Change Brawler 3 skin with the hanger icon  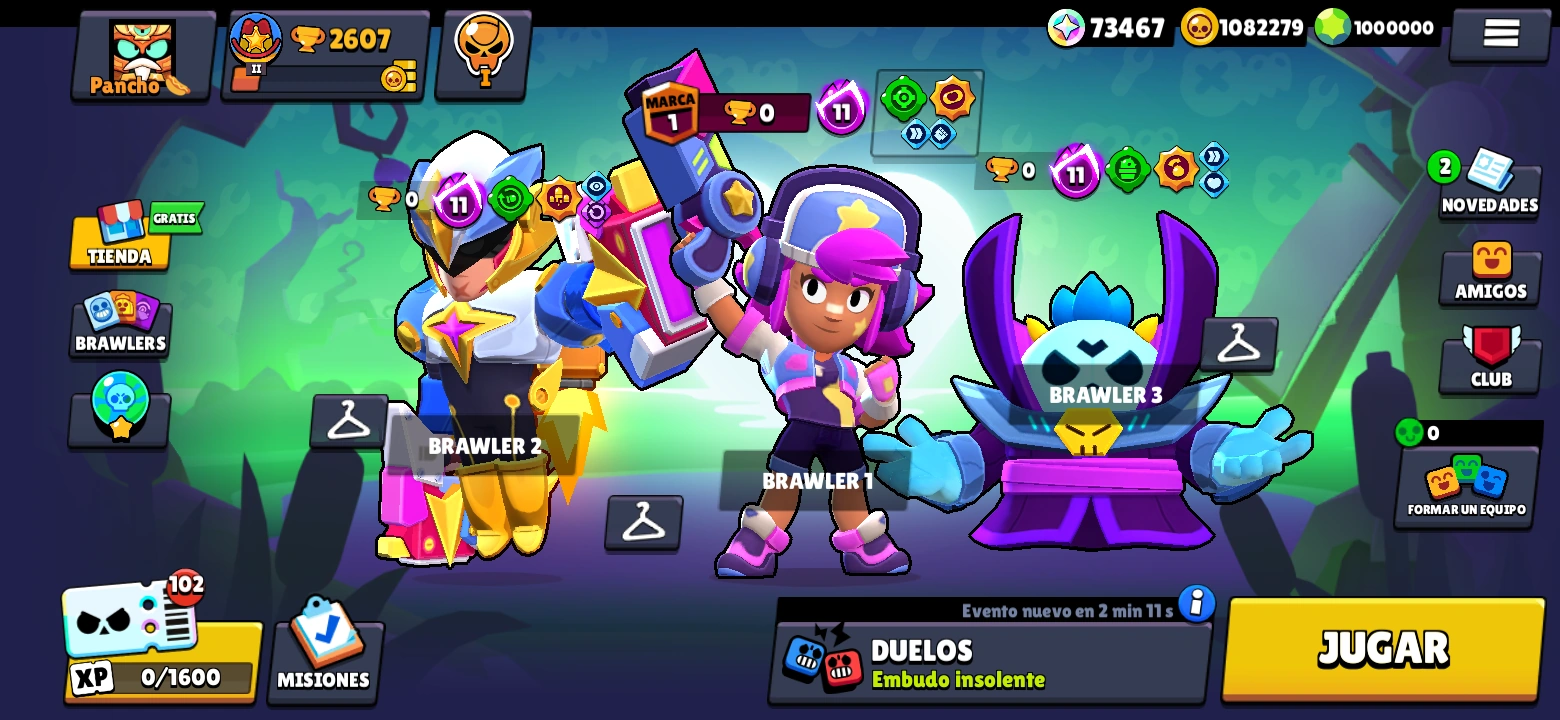pos(1240,345)
